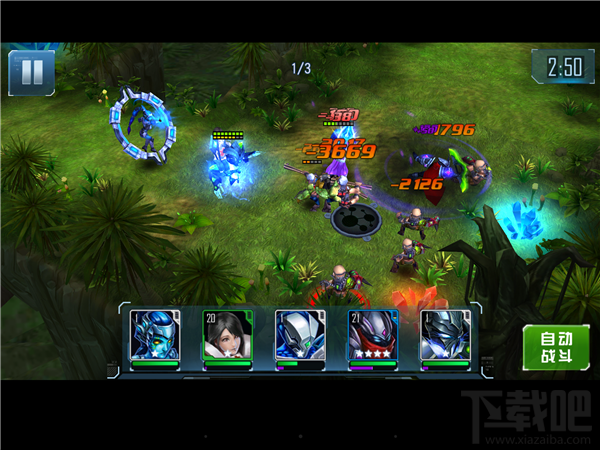Select the white-helmet green-eyed robot portrait

(299, 336)
